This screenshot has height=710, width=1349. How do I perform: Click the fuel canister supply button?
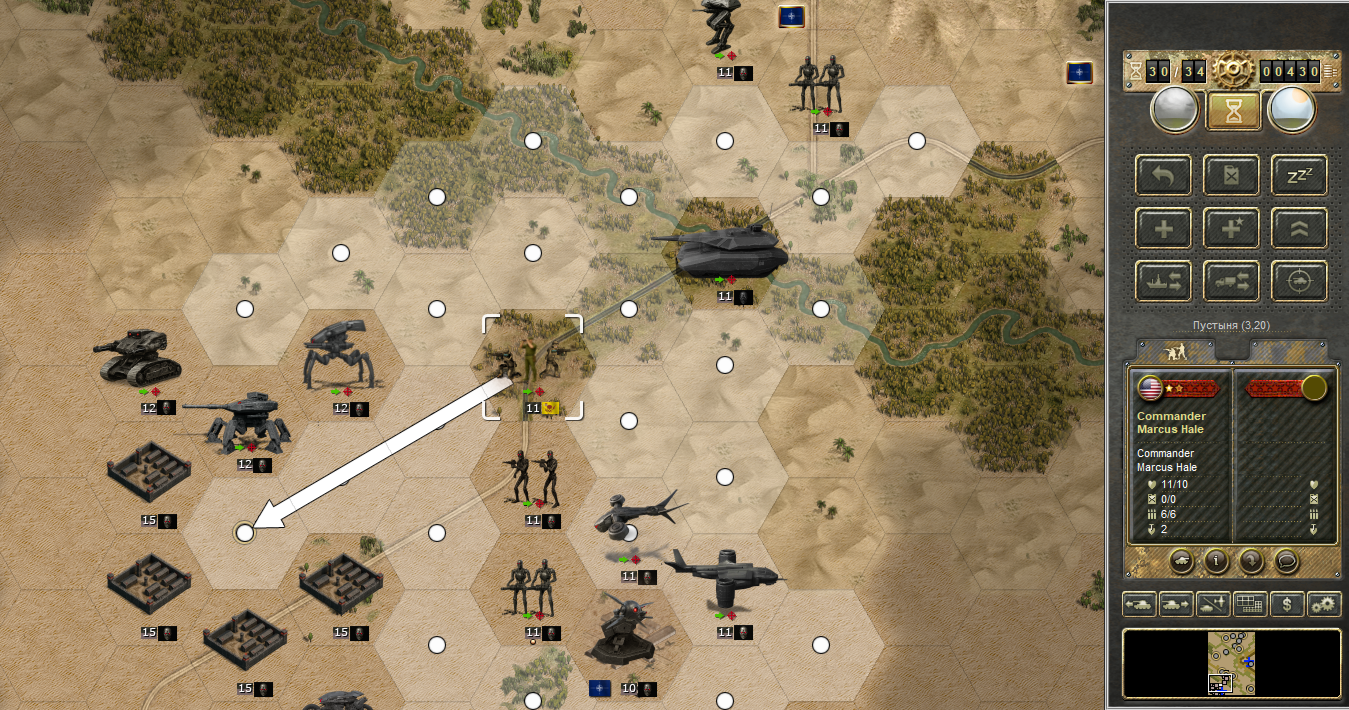[x=1231, y=175]
